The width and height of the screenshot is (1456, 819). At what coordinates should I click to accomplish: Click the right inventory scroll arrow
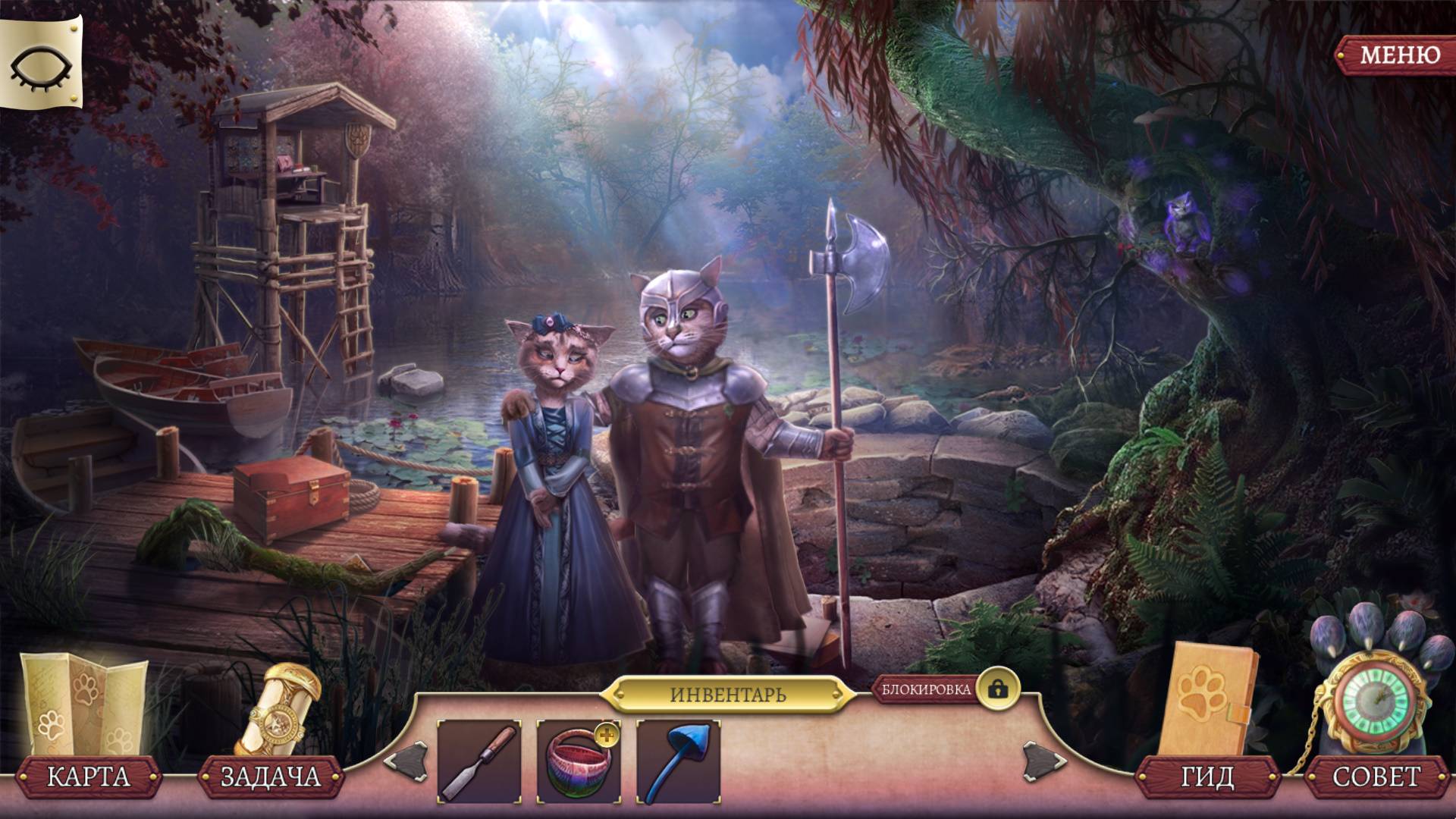point(1043,759)
